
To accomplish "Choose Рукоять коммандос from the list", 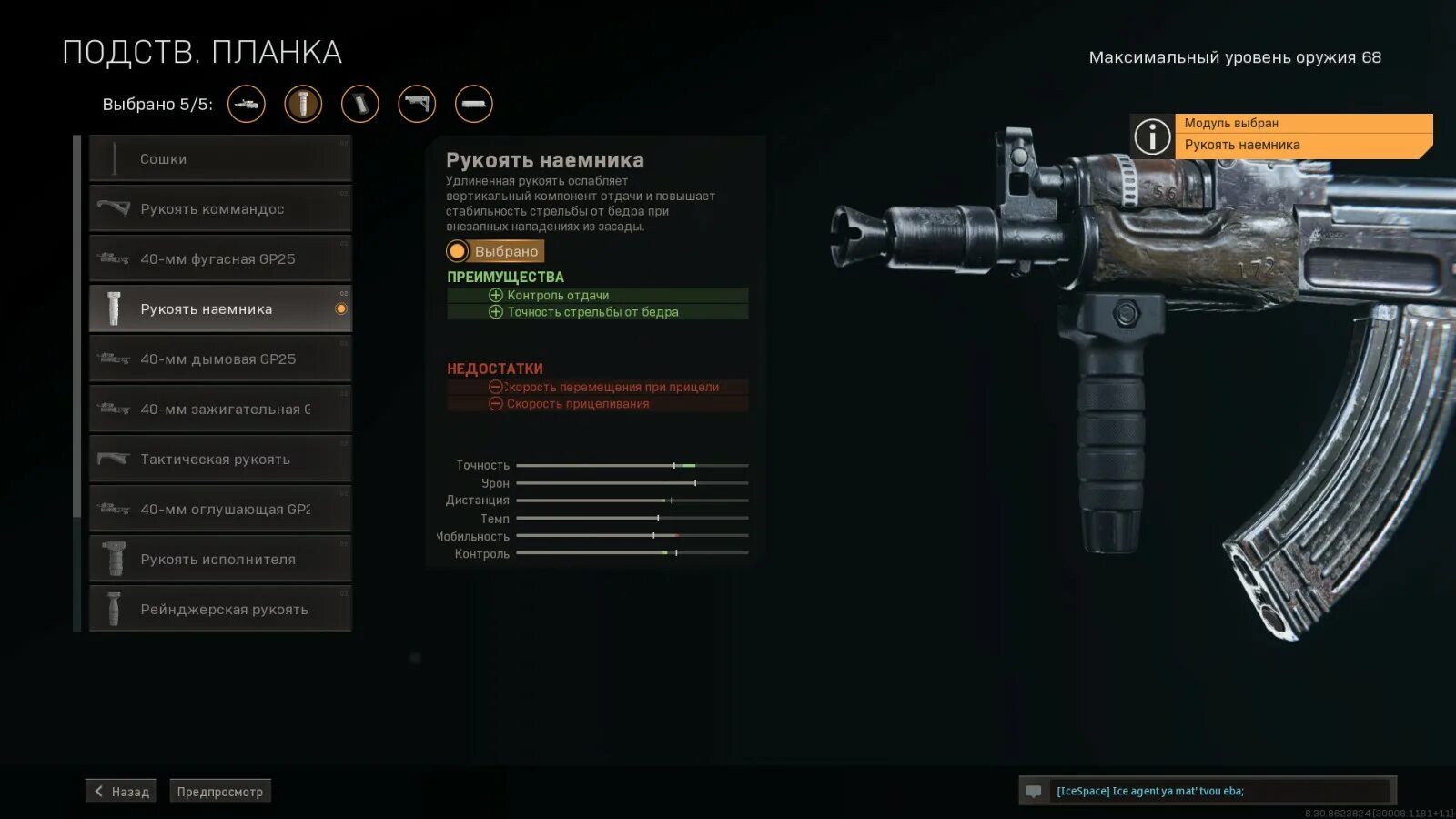I will (x=220, y=209).
